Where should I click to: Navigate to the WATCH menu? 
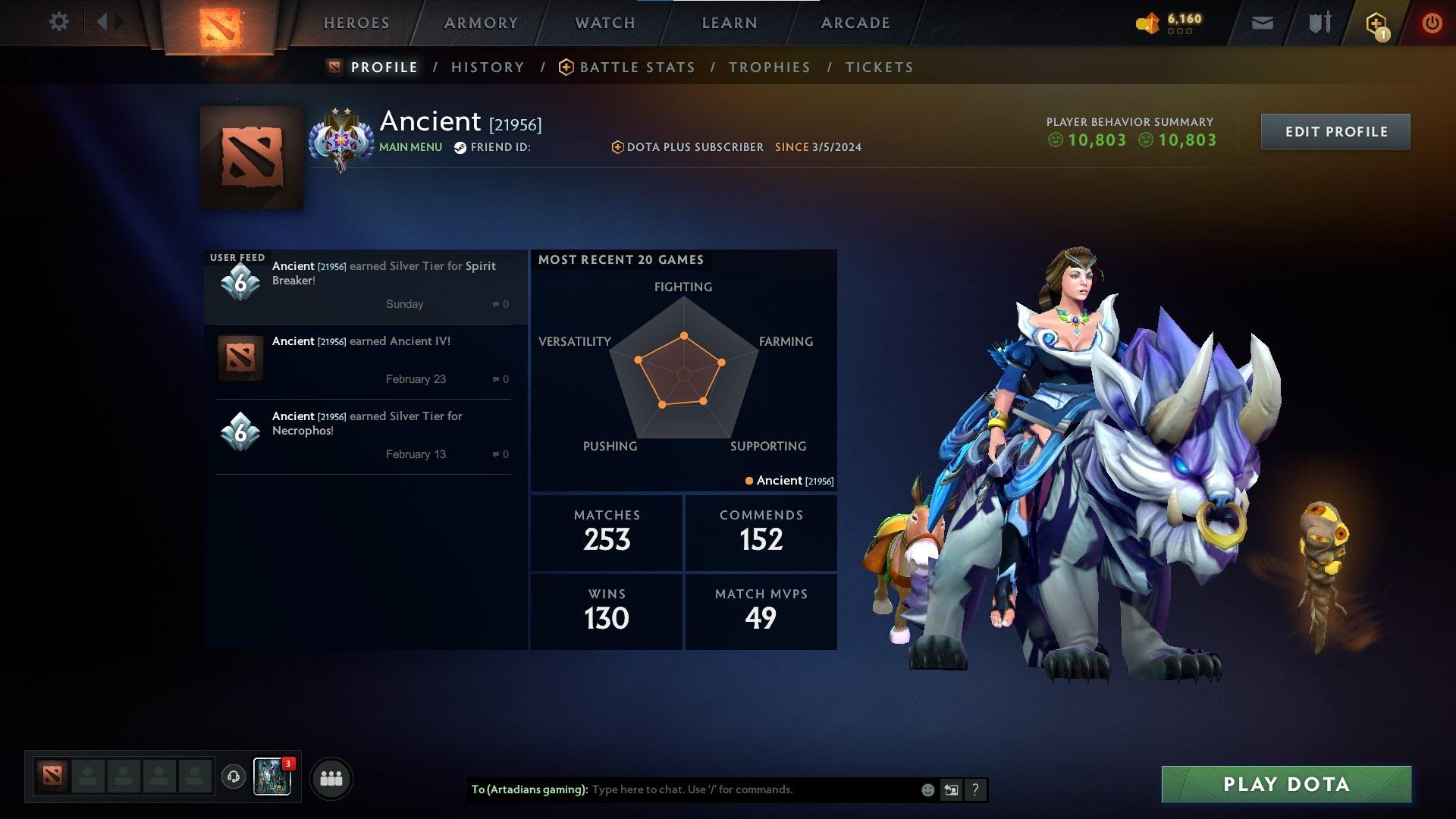[x=604, y=23]
